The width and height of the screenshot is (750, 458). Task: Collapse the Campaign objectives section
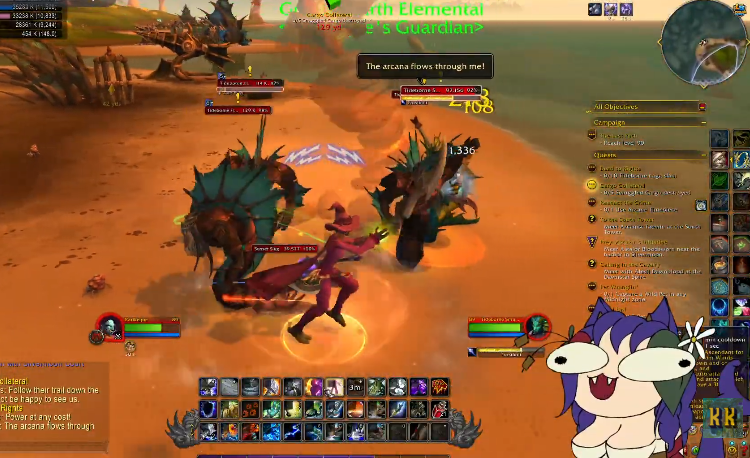click(x=702, y=123)
